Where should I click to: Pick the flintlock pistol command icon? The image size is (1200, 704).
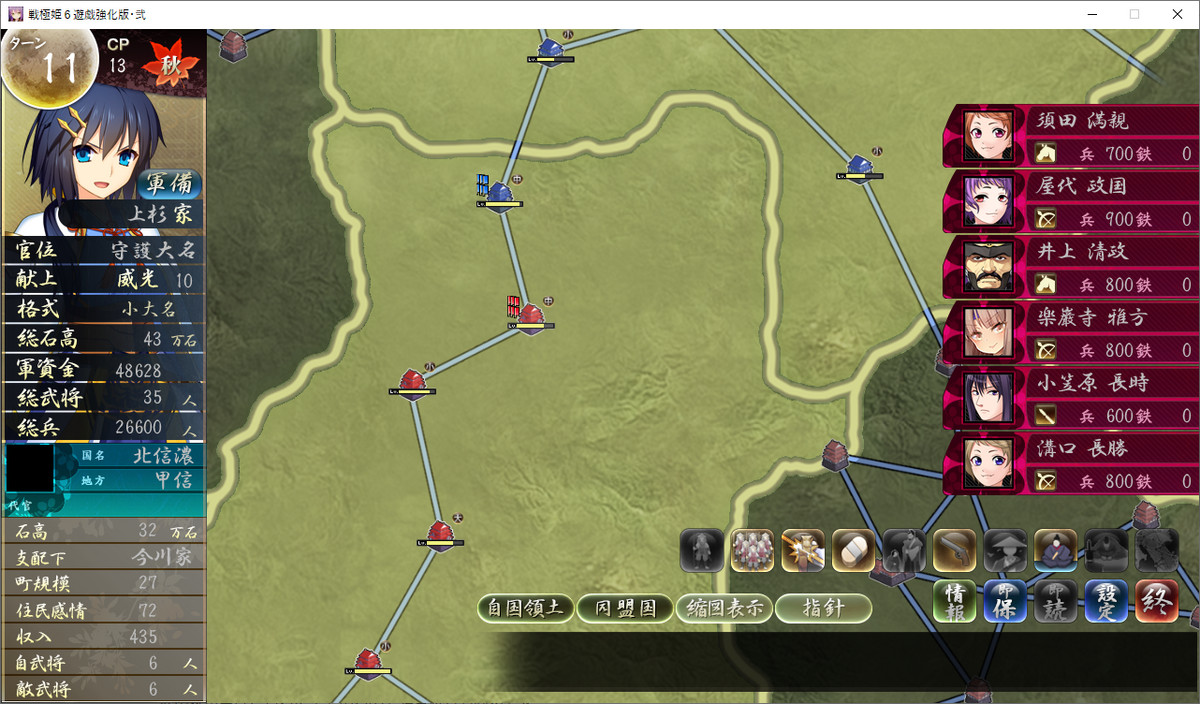[x=954, y=550]
